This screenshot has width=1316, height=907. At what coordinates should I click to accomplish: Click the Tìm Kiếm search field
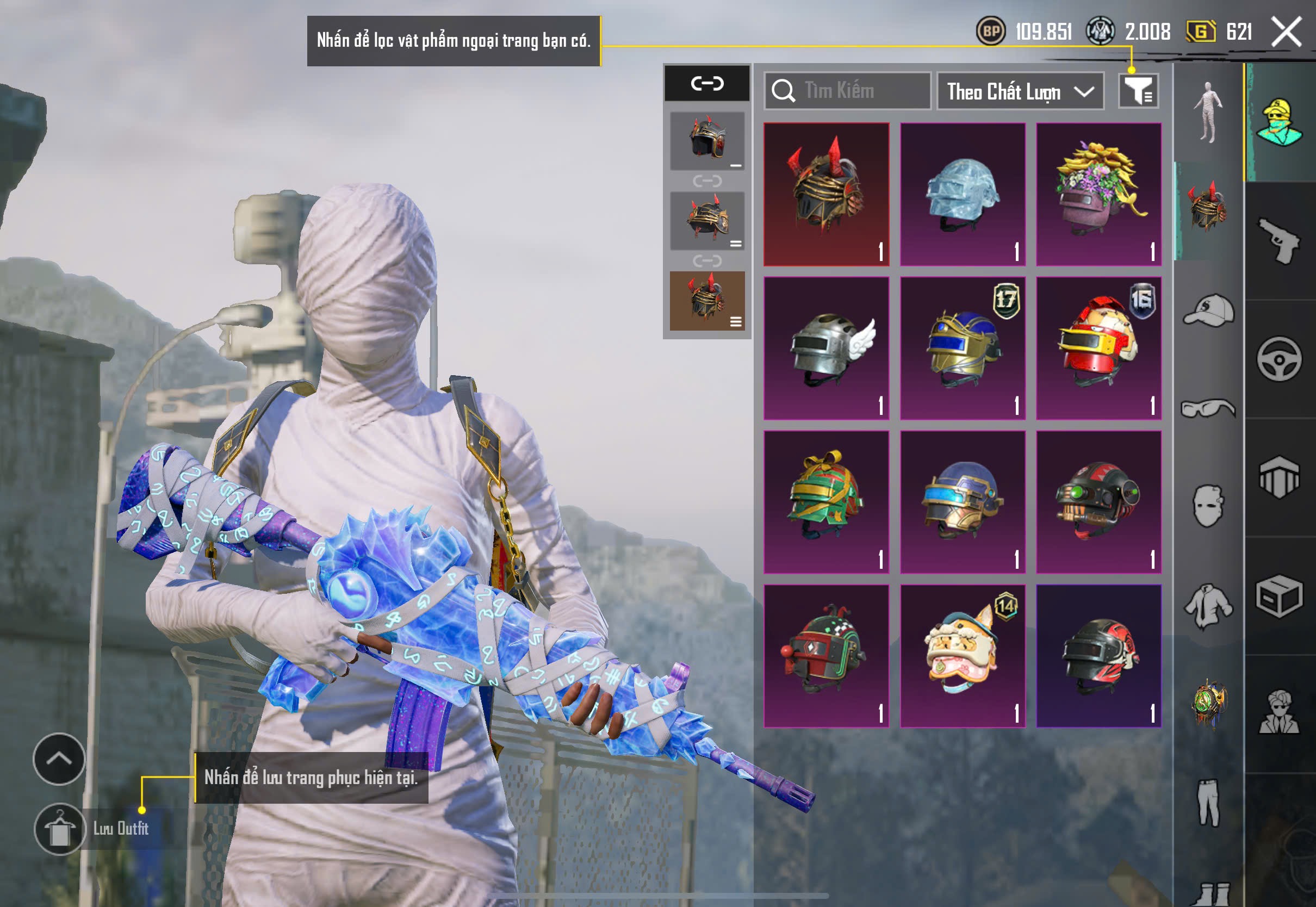click(848, 91)
